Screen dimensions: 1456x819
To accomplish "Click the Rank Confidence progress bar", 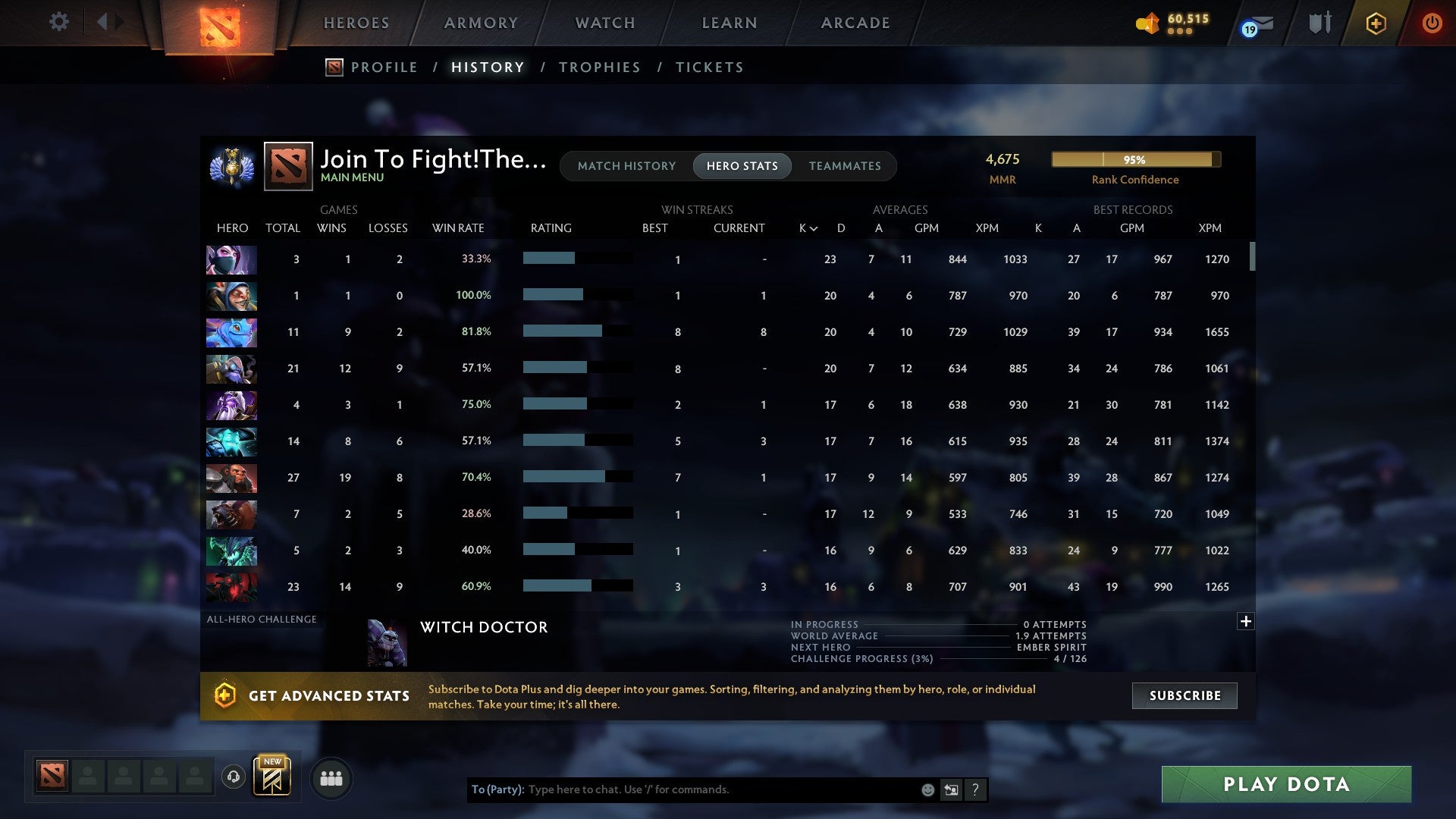I will click(1135, 159).
